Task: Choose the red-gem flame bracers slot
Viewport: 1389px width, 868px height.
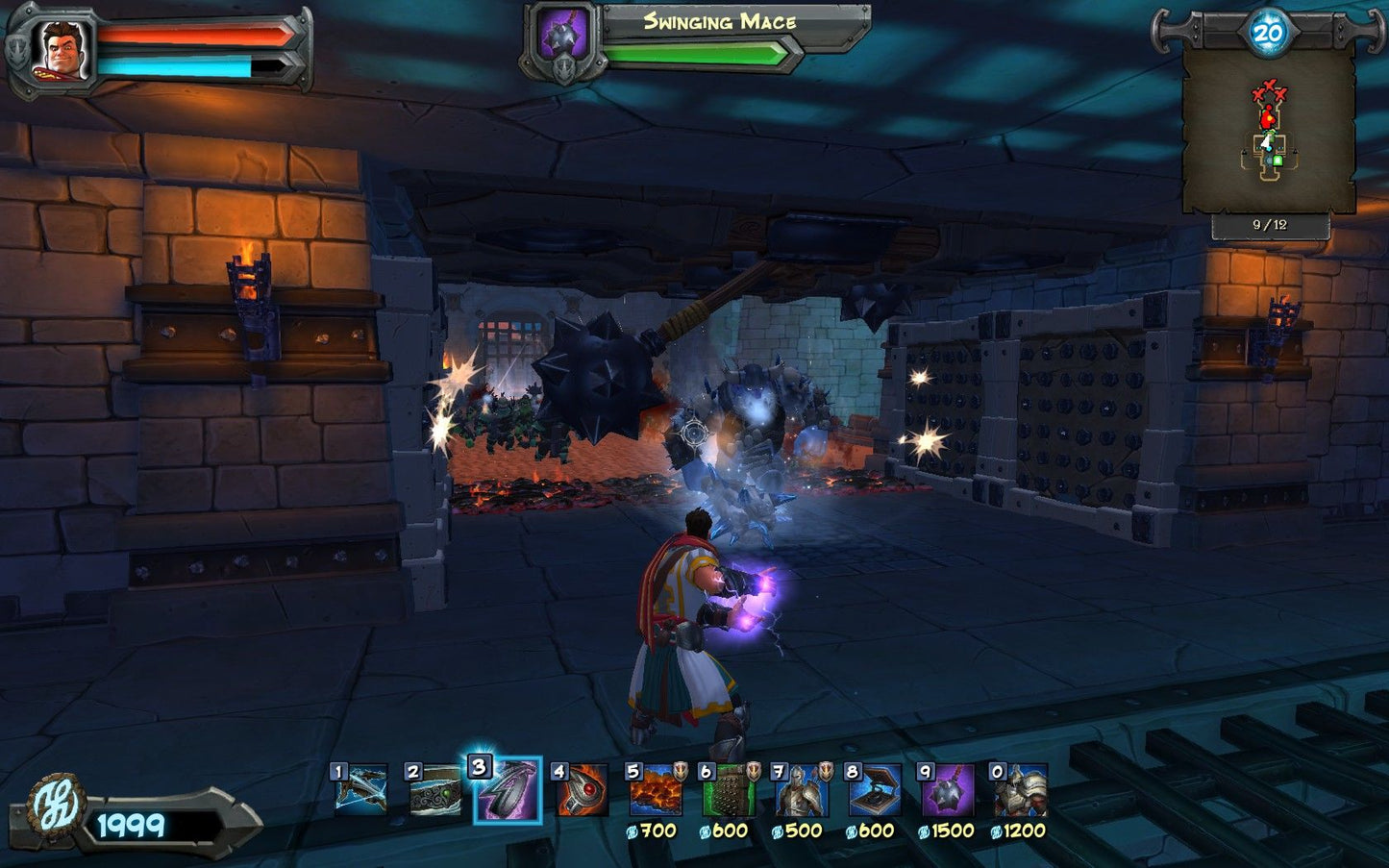Action: [x=582, y=790]
